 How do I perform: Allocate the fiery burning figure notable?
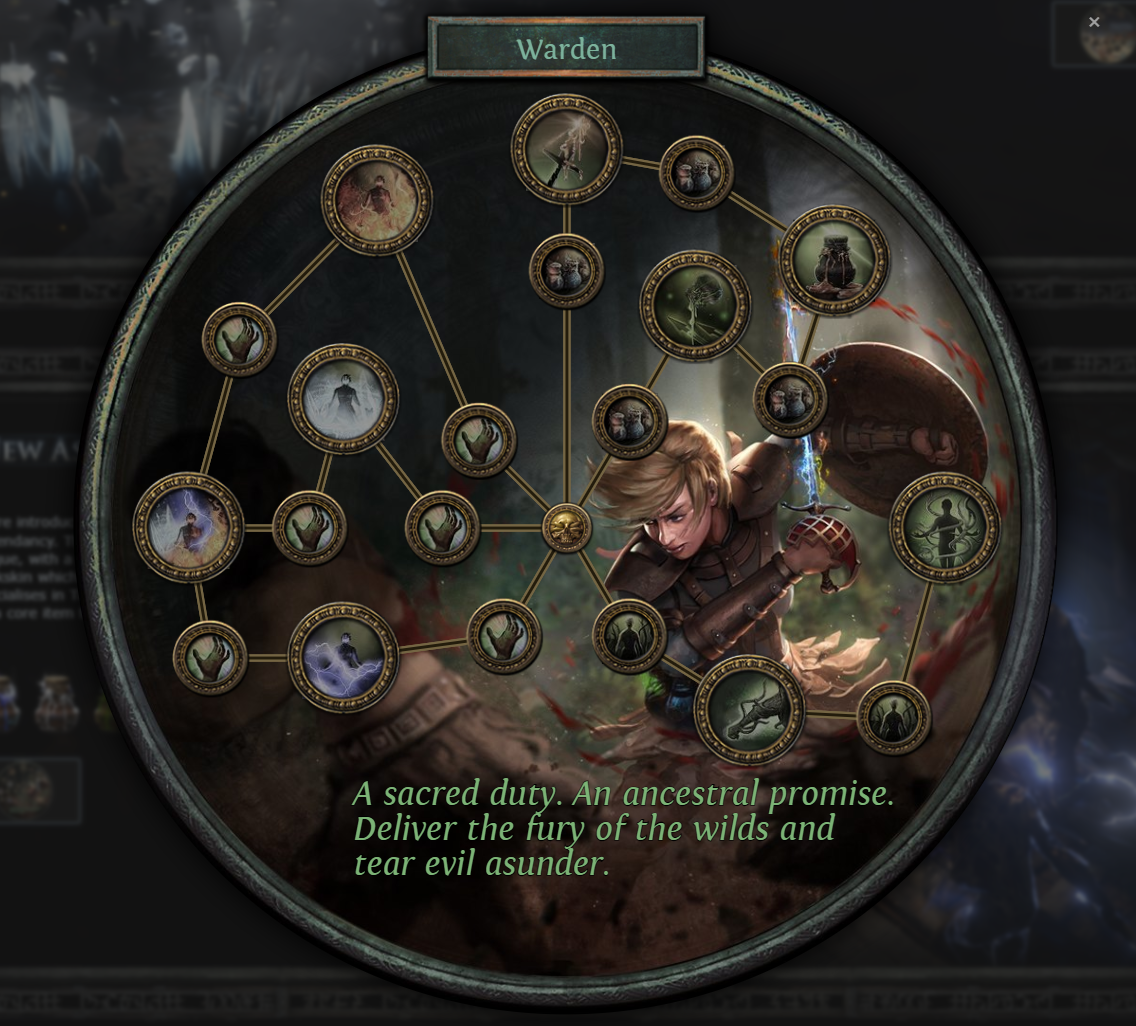(376, 200)
